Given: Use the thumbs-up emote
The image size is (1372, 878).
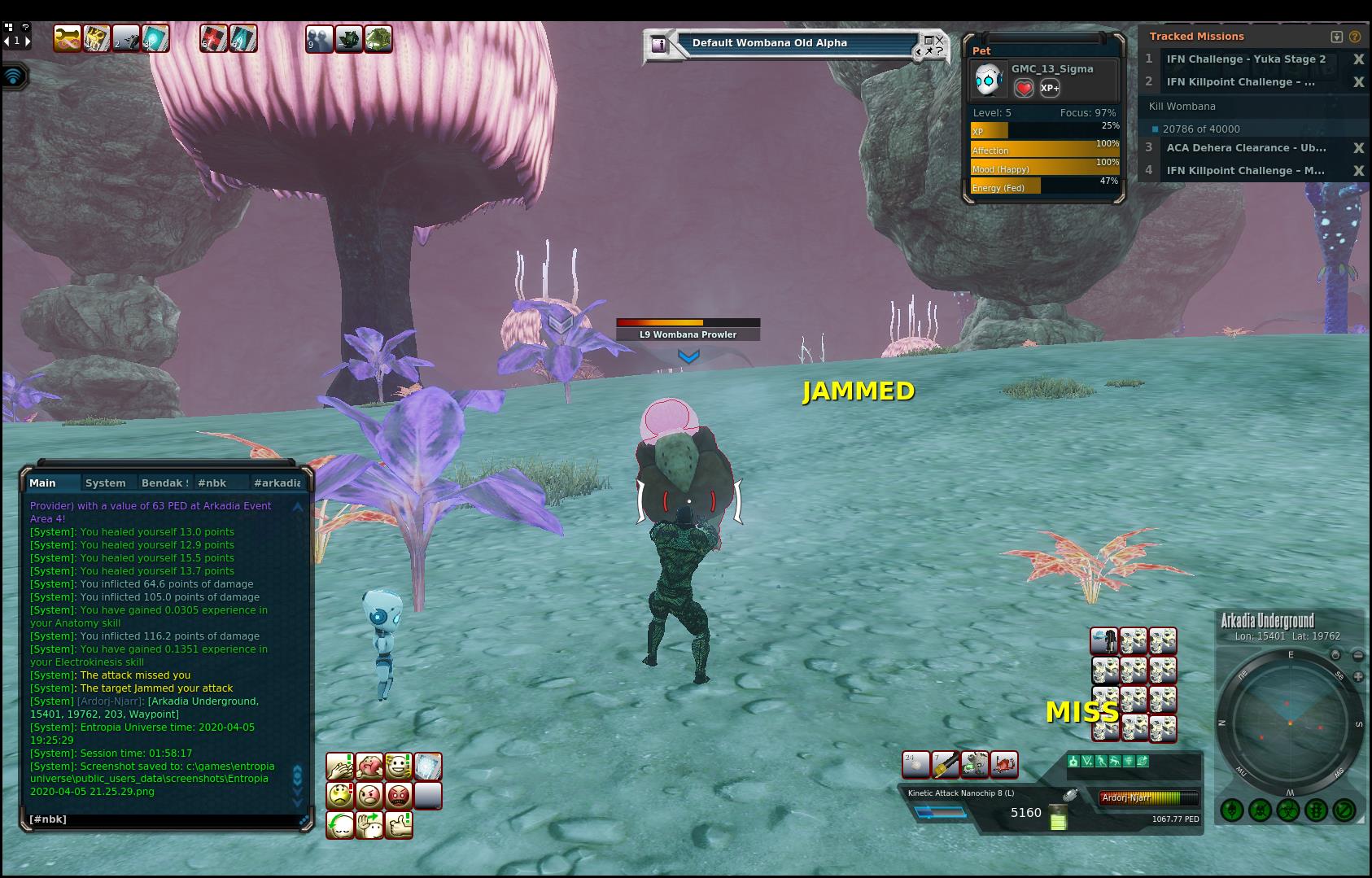Looking at the screenshot, I should (399, 825).
